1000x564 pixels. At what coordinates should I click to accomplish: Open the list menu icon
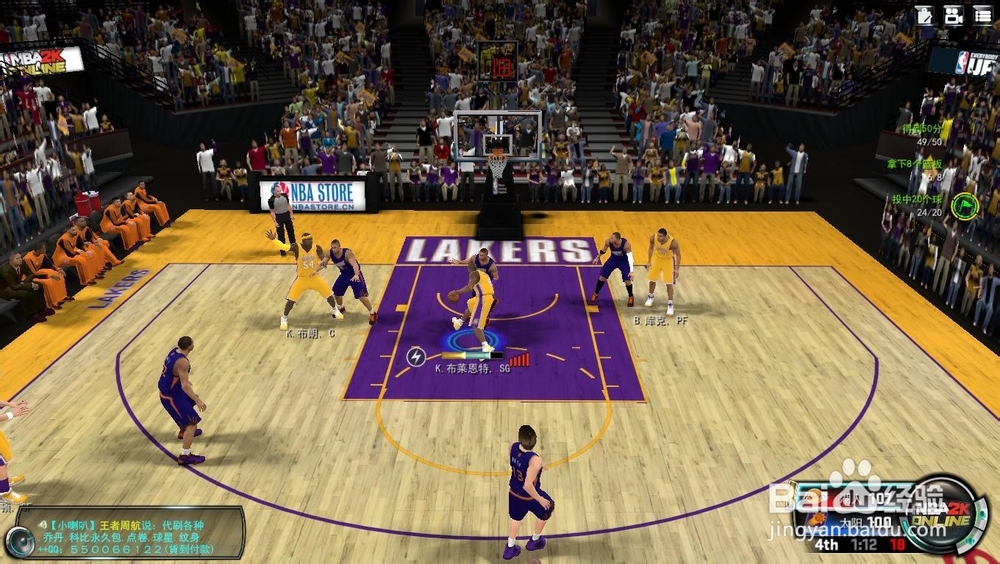[x=982, y=14]
